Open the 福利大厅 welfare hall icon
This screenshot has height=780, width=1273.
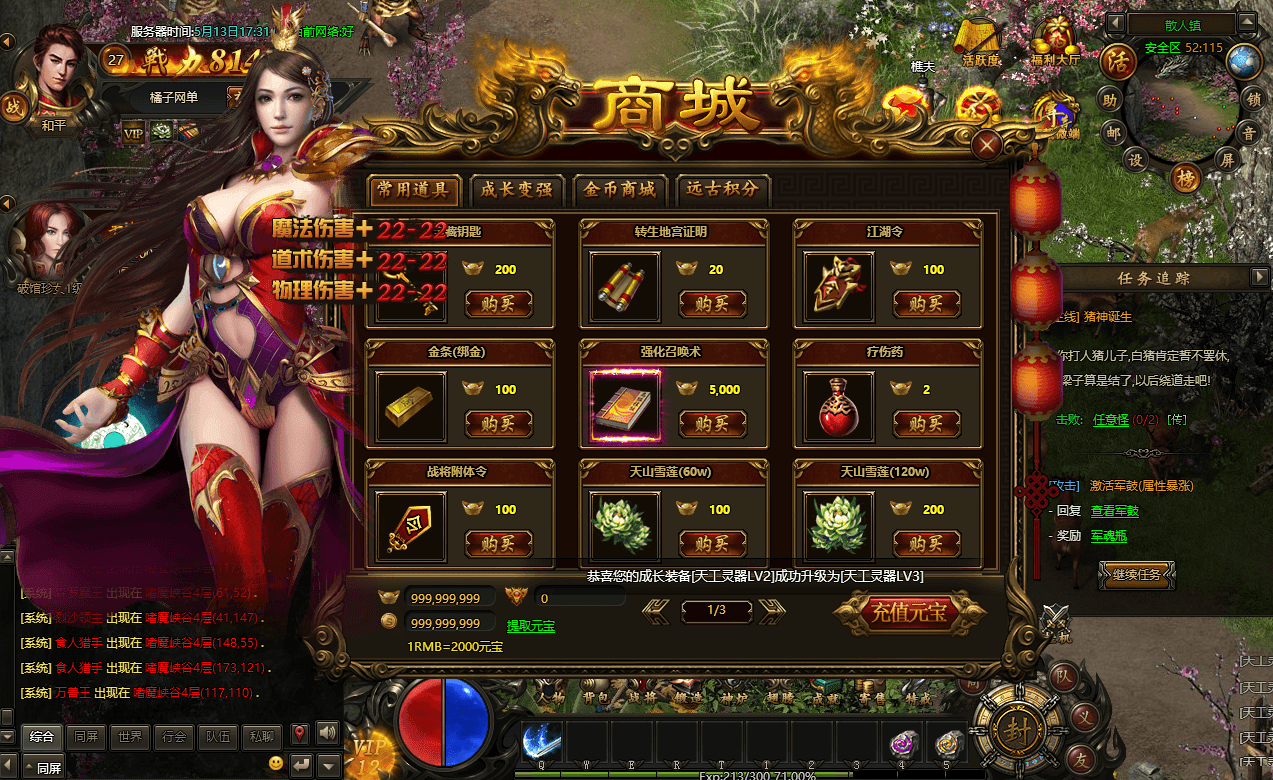click(x=1056, y=39)
